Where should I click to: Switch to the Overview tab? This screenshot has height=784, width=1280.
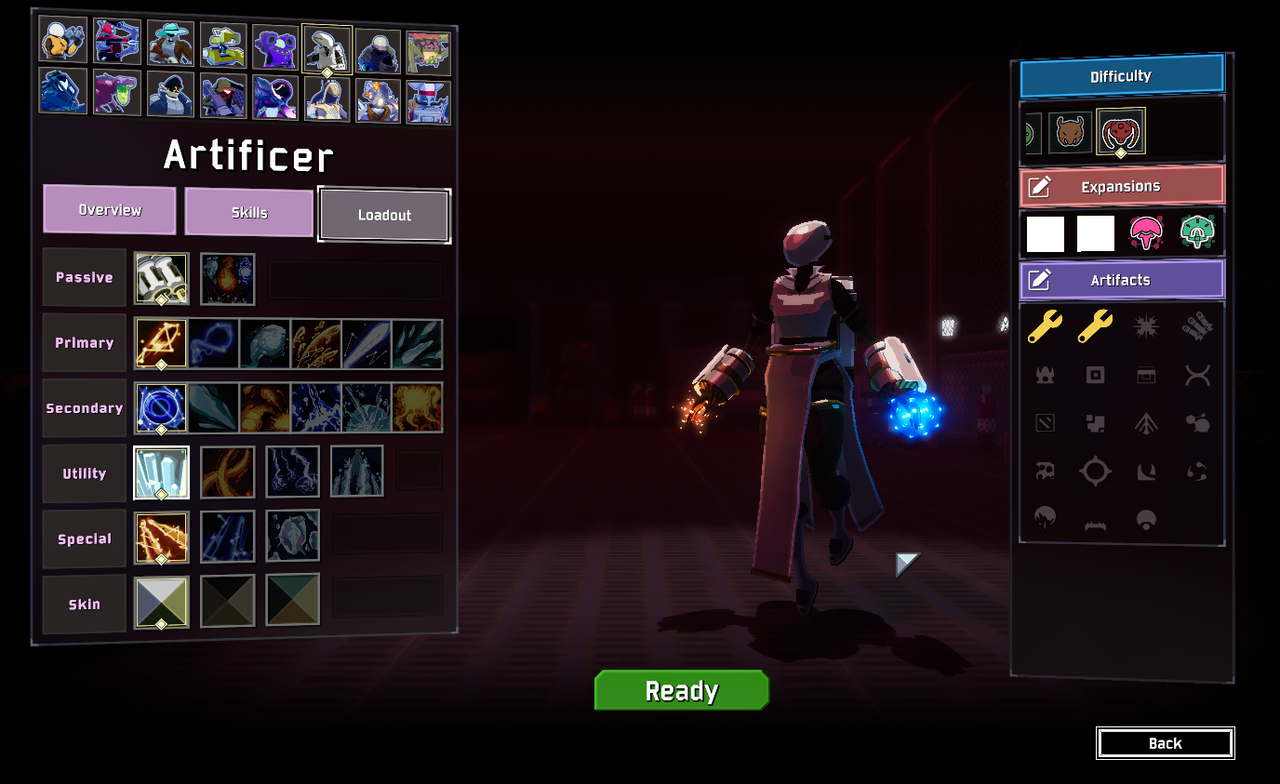tap(110, 210)
